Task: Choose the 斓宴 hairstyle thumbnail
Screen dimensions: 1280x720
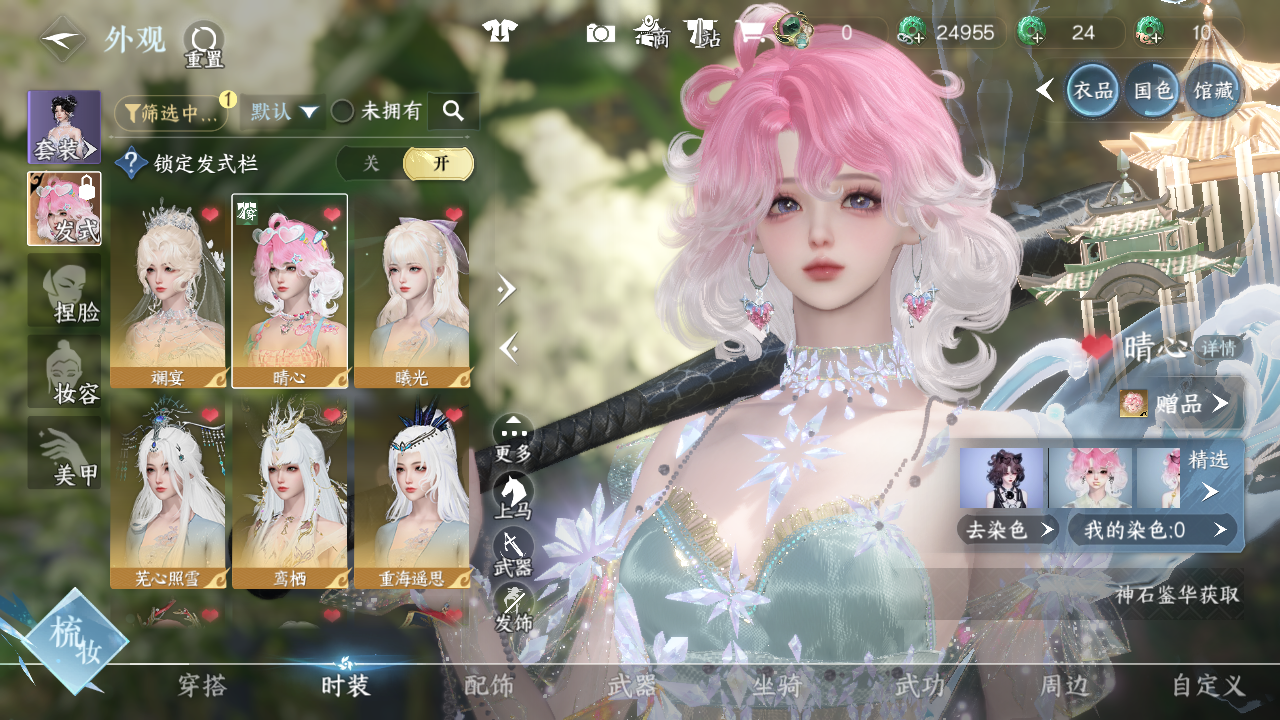Action: pyautogui.click(x=168, y=290)
